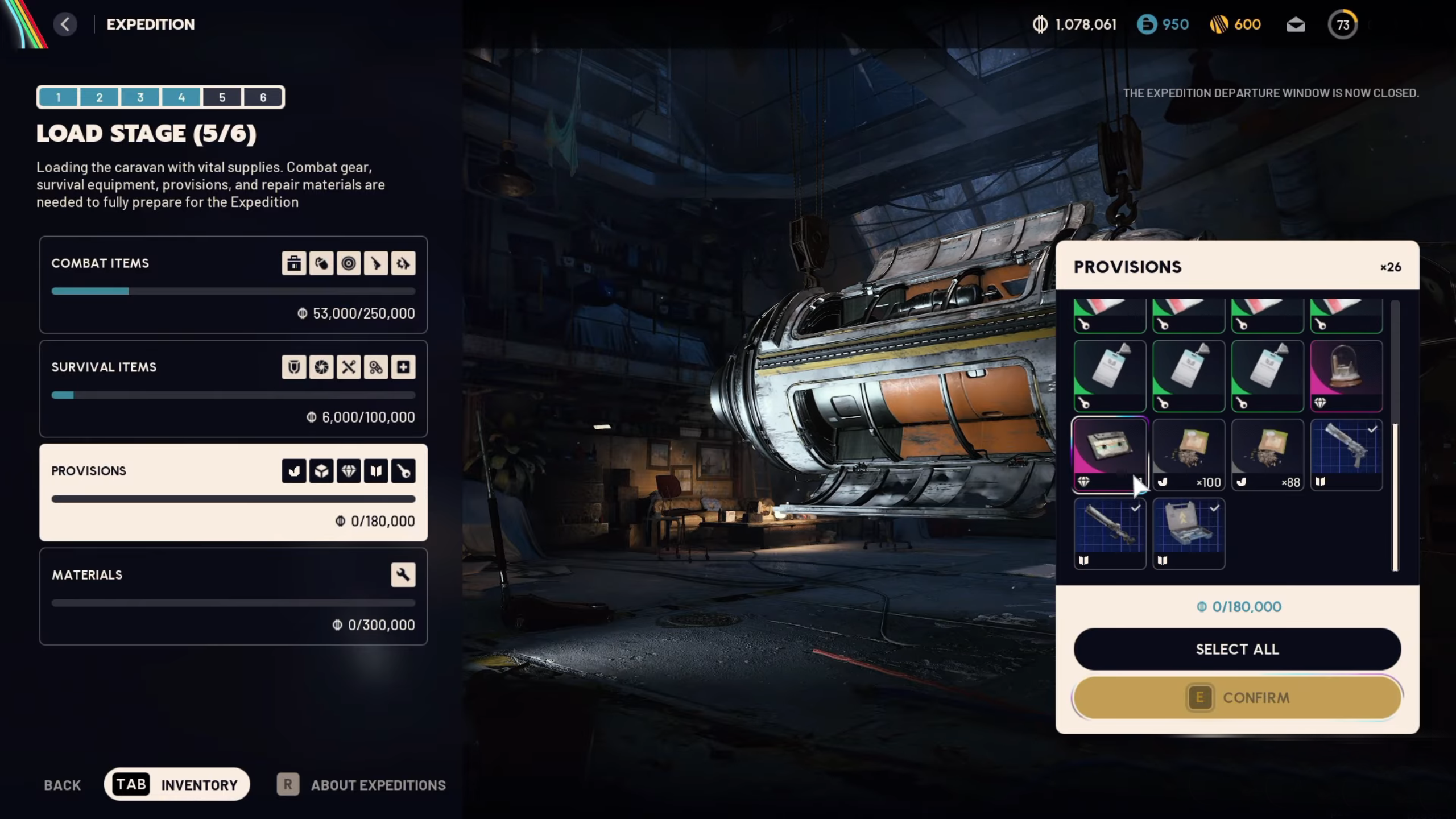Viewport: 1456px width, 819px height.
Task: Click CONFIRM to load provisions
Action: point(1236,698)
